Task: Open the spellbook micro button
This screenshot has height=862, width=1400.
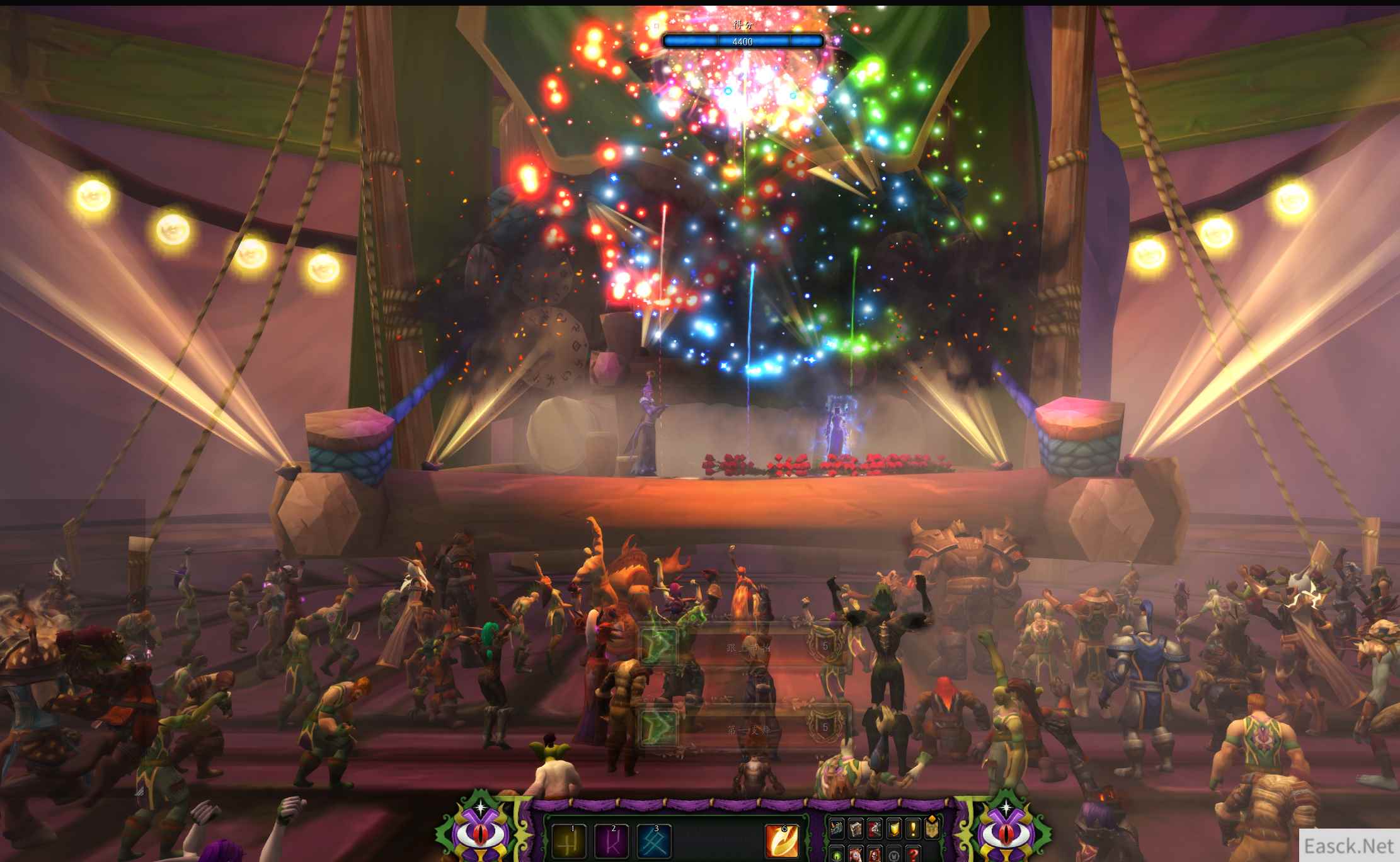Action: (856, 829)
